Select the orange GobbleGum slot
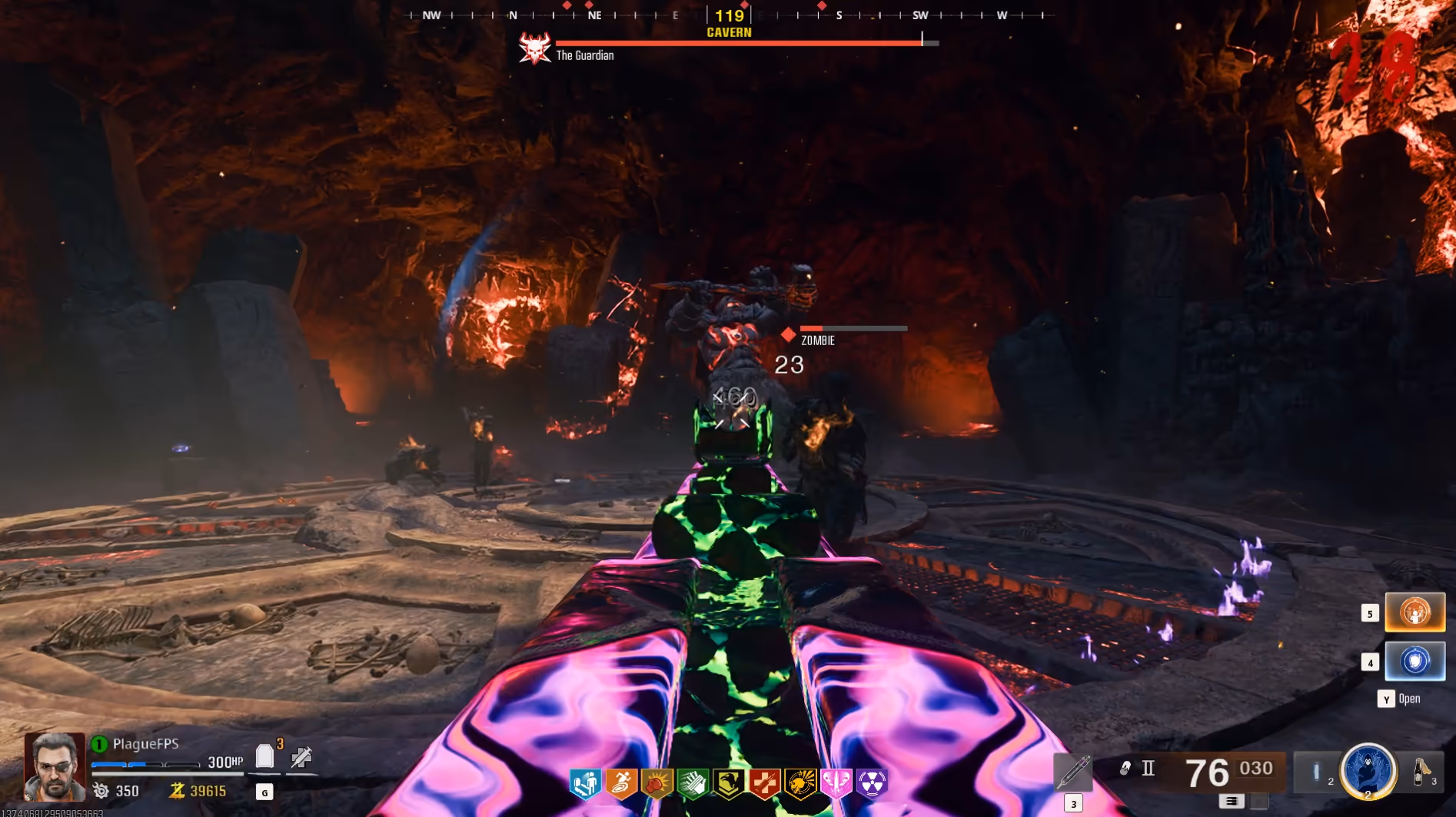Image resolution: width=1456 pixels, height=817 pixels. click(1414, 612)
